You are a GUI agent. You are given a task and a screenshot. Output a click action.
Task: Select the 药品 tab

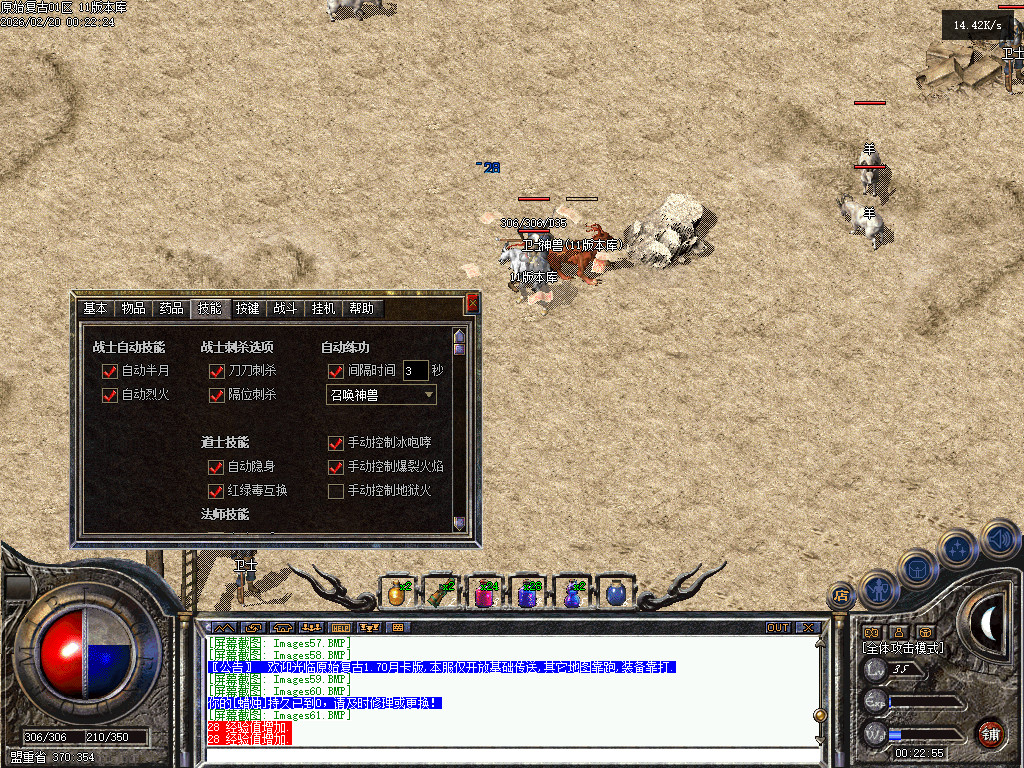(x=171, y=309)
